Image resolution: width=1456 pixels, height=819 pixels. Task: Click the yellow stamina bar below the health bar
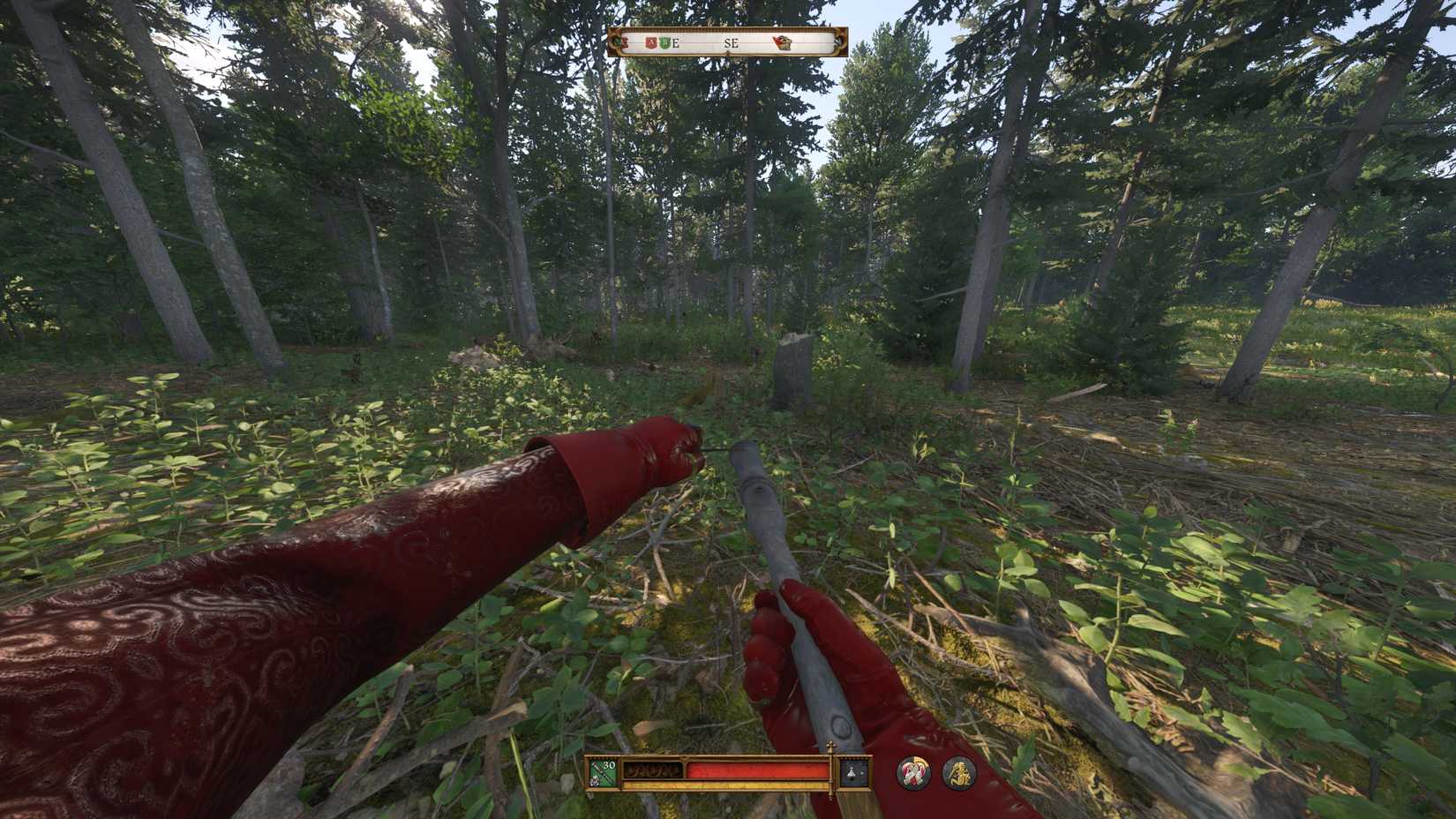[x=724, y=785]
